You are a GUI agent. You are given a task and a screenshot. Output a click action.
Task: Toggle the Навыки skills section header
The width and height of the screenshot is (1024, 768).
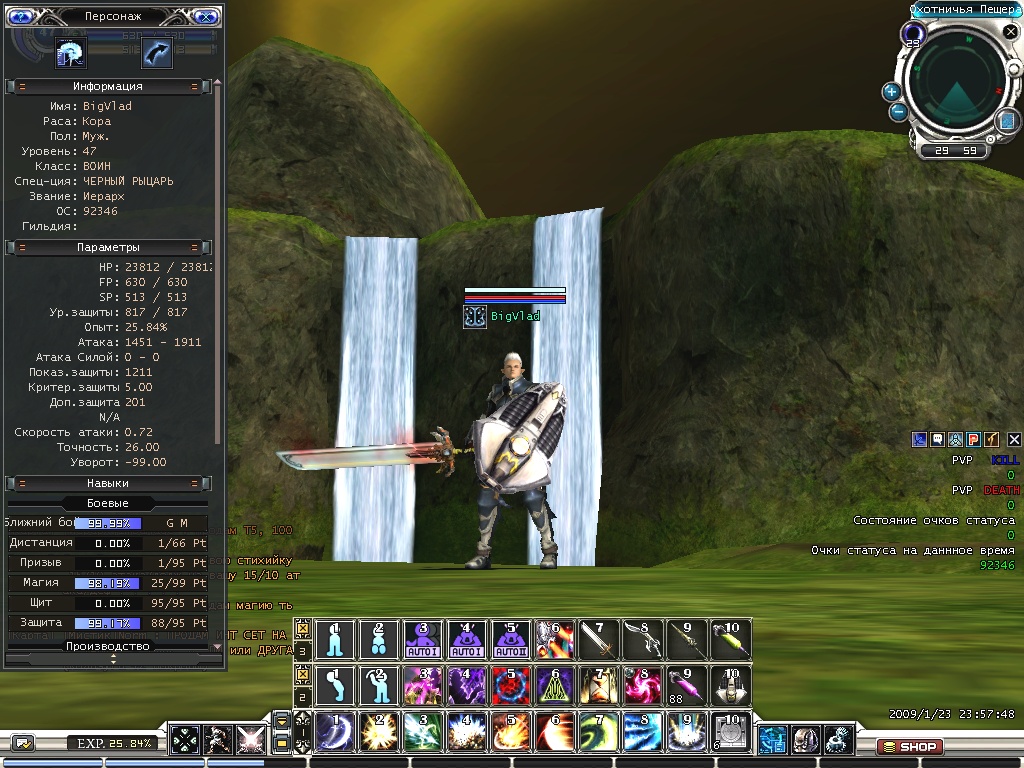point(107,483)
